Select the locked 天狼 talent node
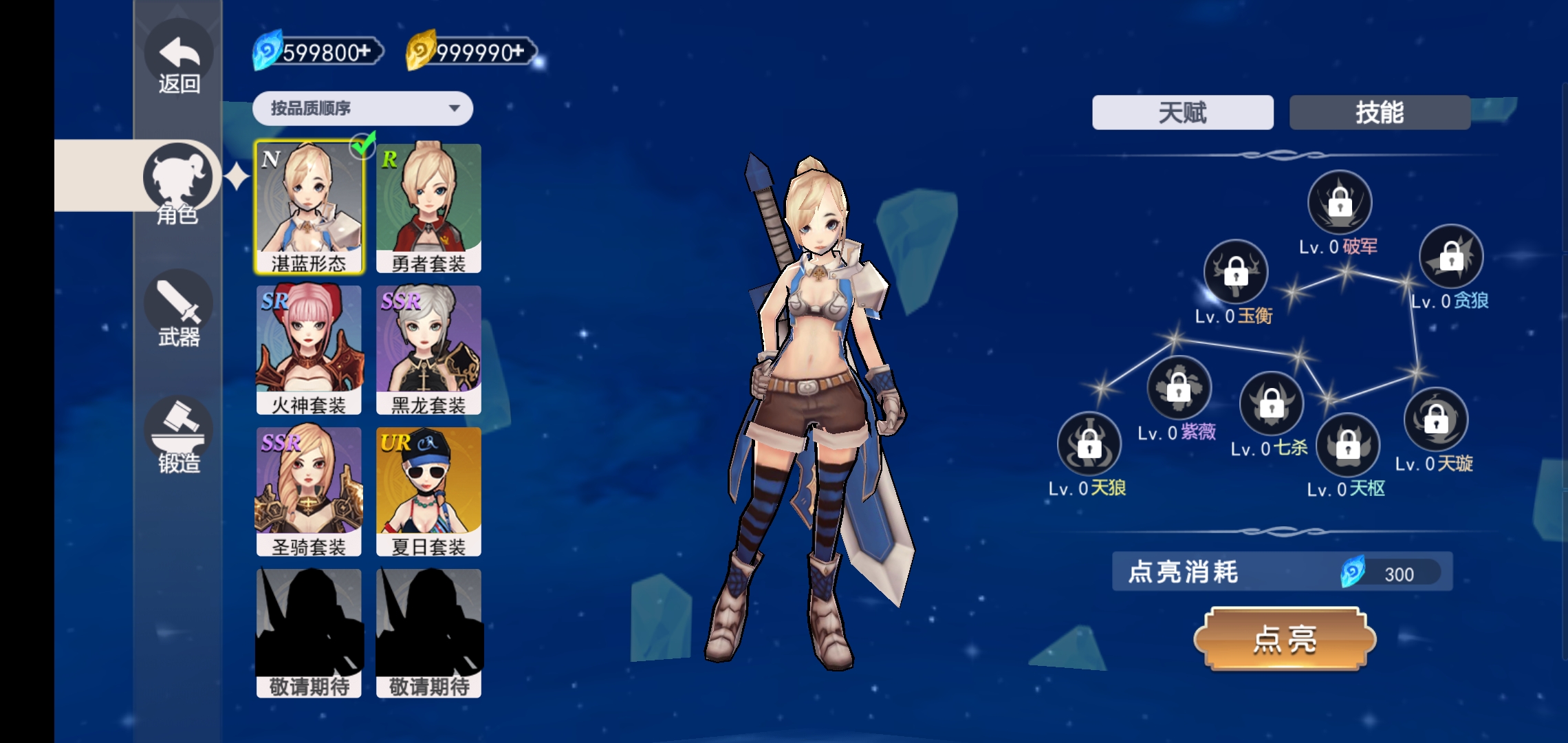Screen dimensions: 1568x743 [1089, 444]
